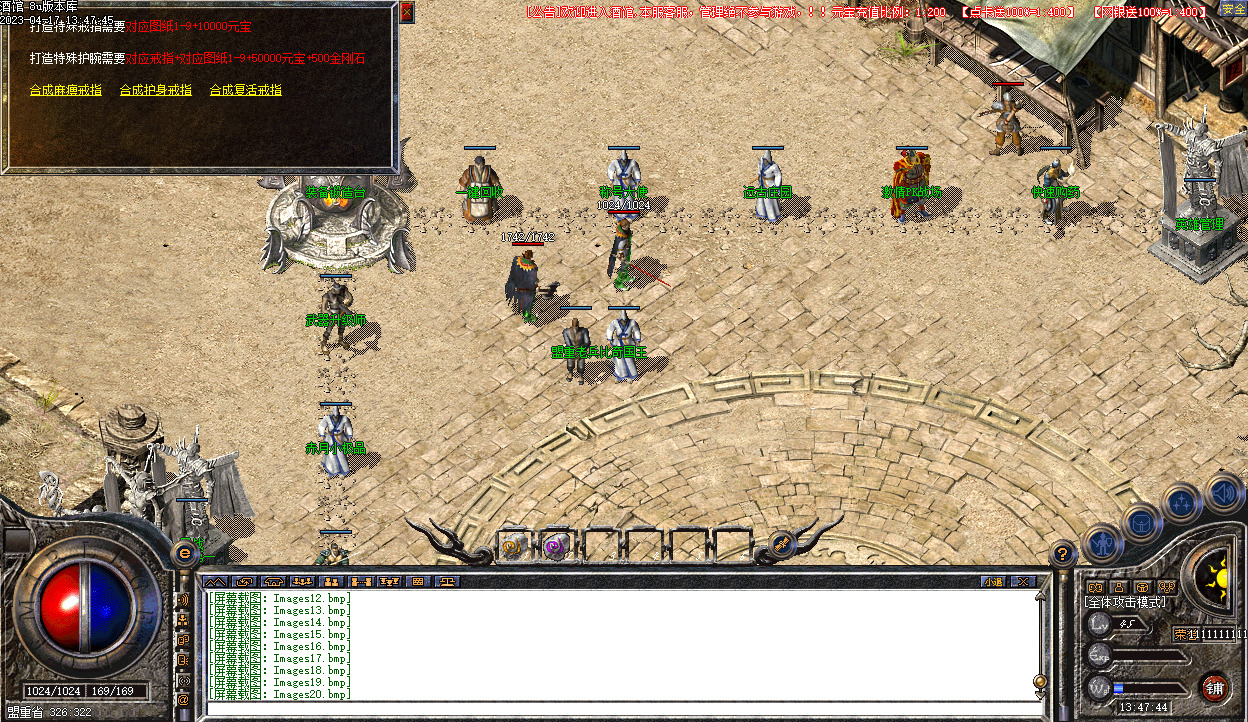Image resolution: width=1248 pixels, height=722 pixels.
Task: Click the 小退 logout button
Action: pos(993,581)
